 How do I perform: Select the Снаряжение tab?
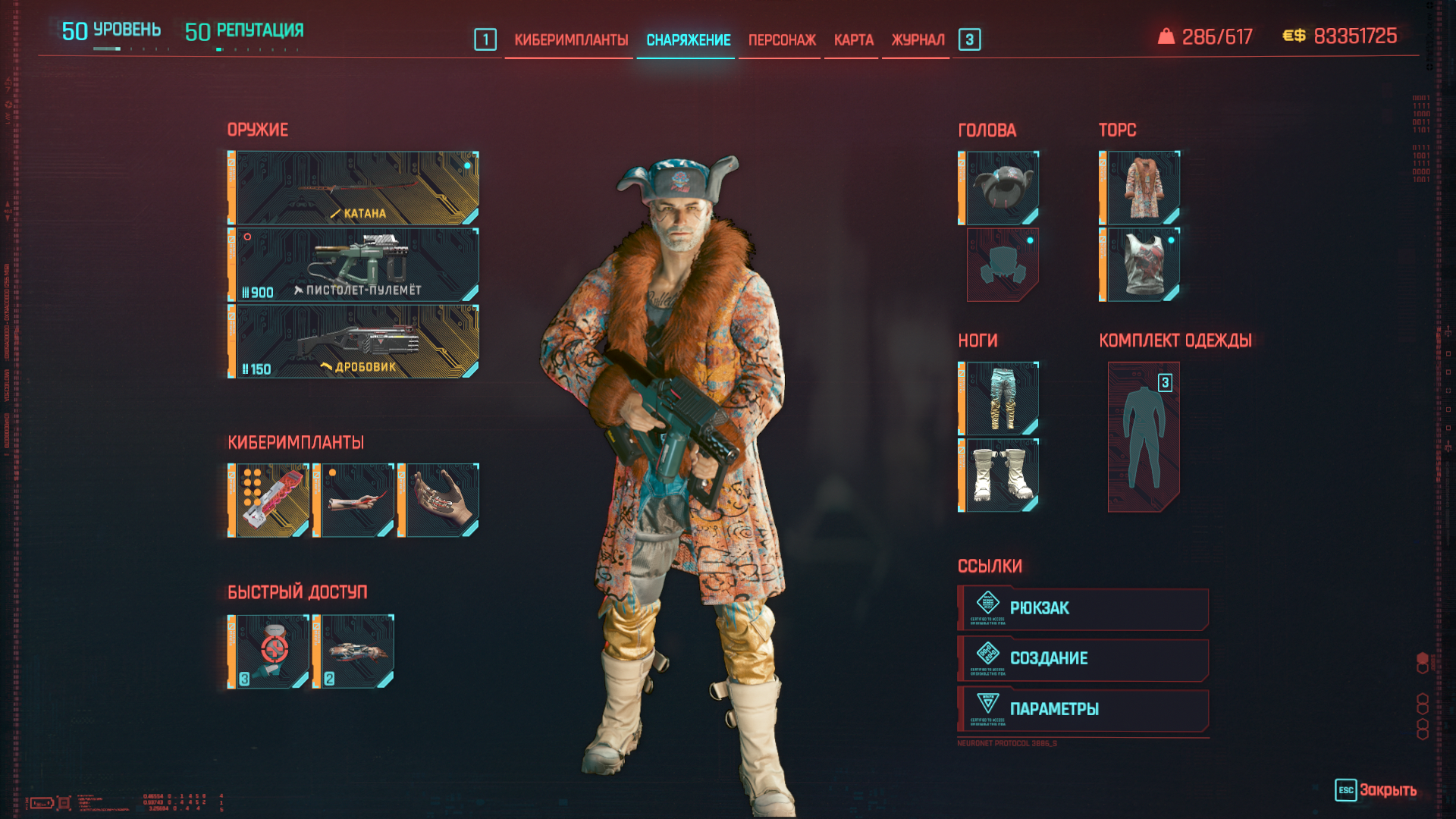point(688,40)
